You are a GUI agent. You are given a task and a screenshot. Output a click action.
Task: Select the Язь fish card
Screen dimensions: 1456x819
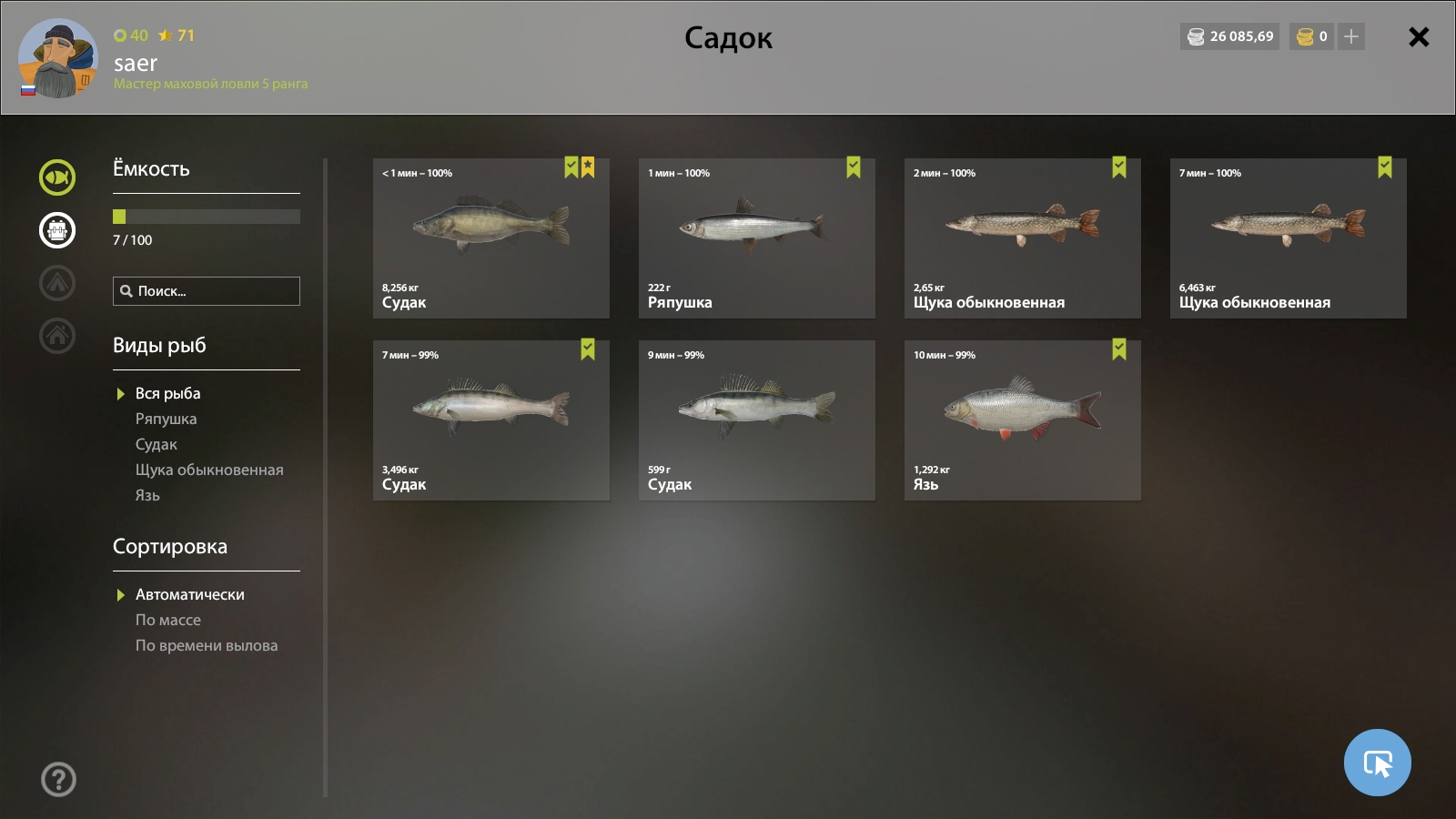1022,420
